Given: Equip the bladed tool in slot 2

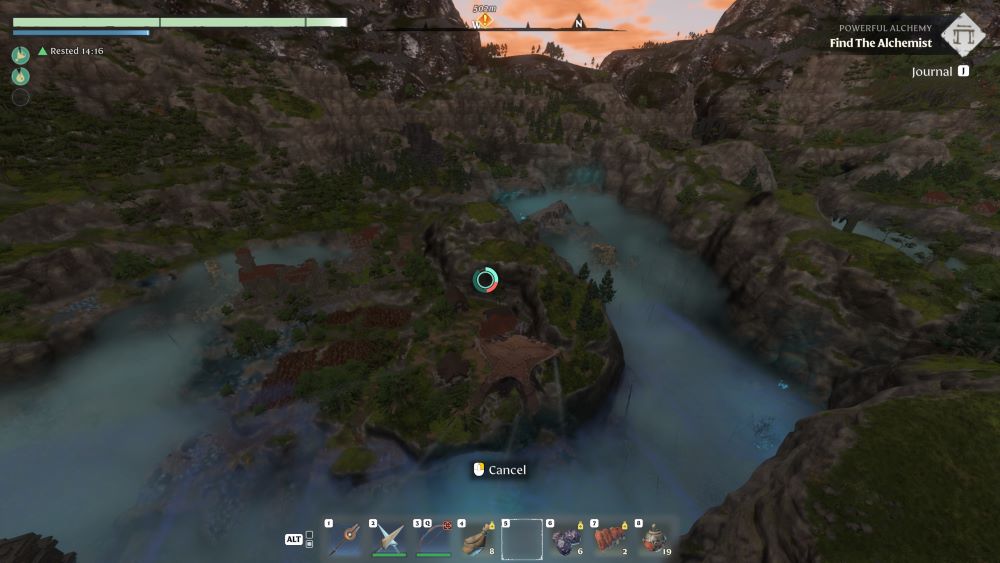Looking at the screenshot, I should [390, 538].
